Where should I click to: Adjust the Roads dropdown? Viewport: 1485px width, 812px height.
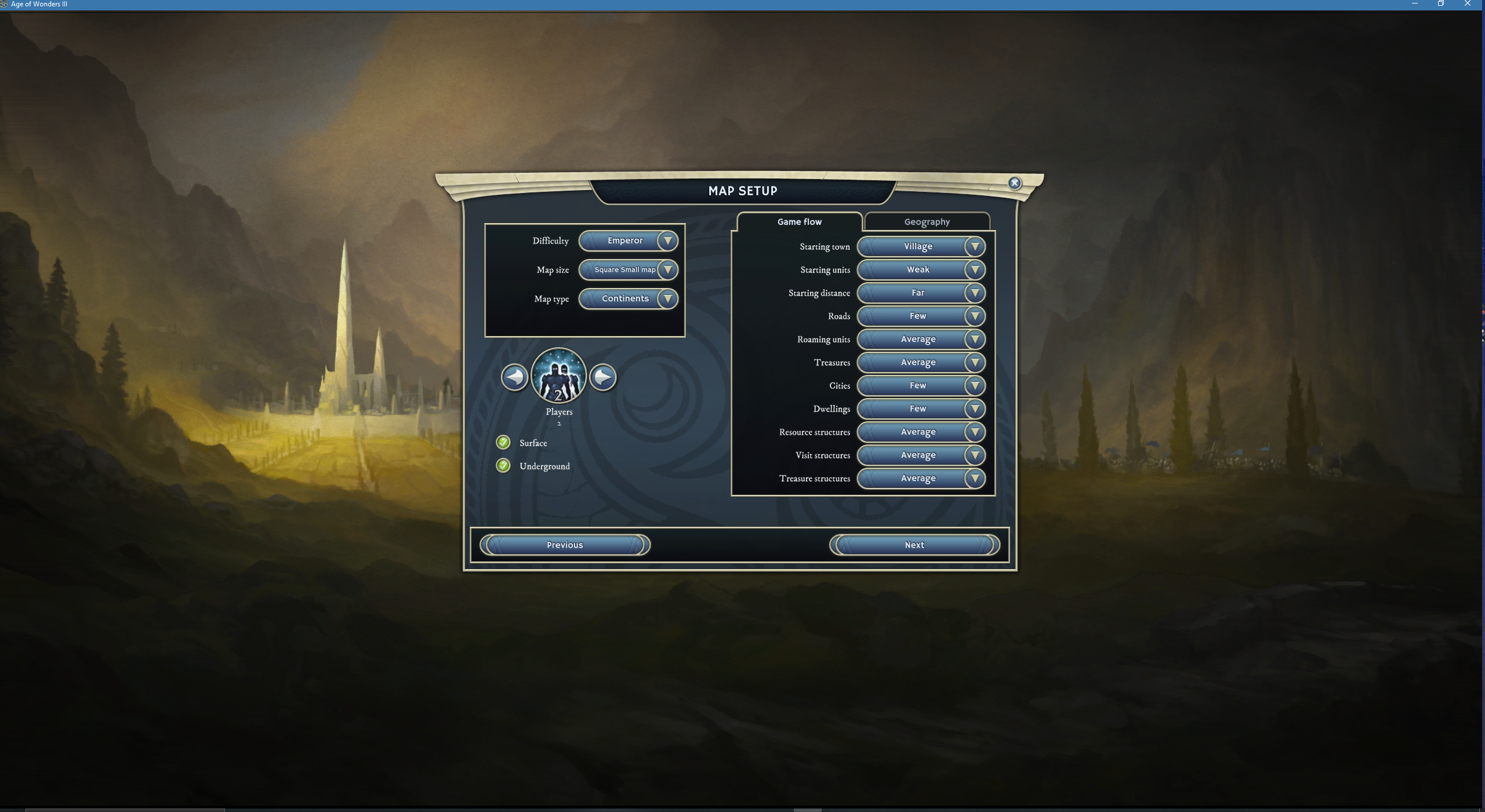point(921,316)
